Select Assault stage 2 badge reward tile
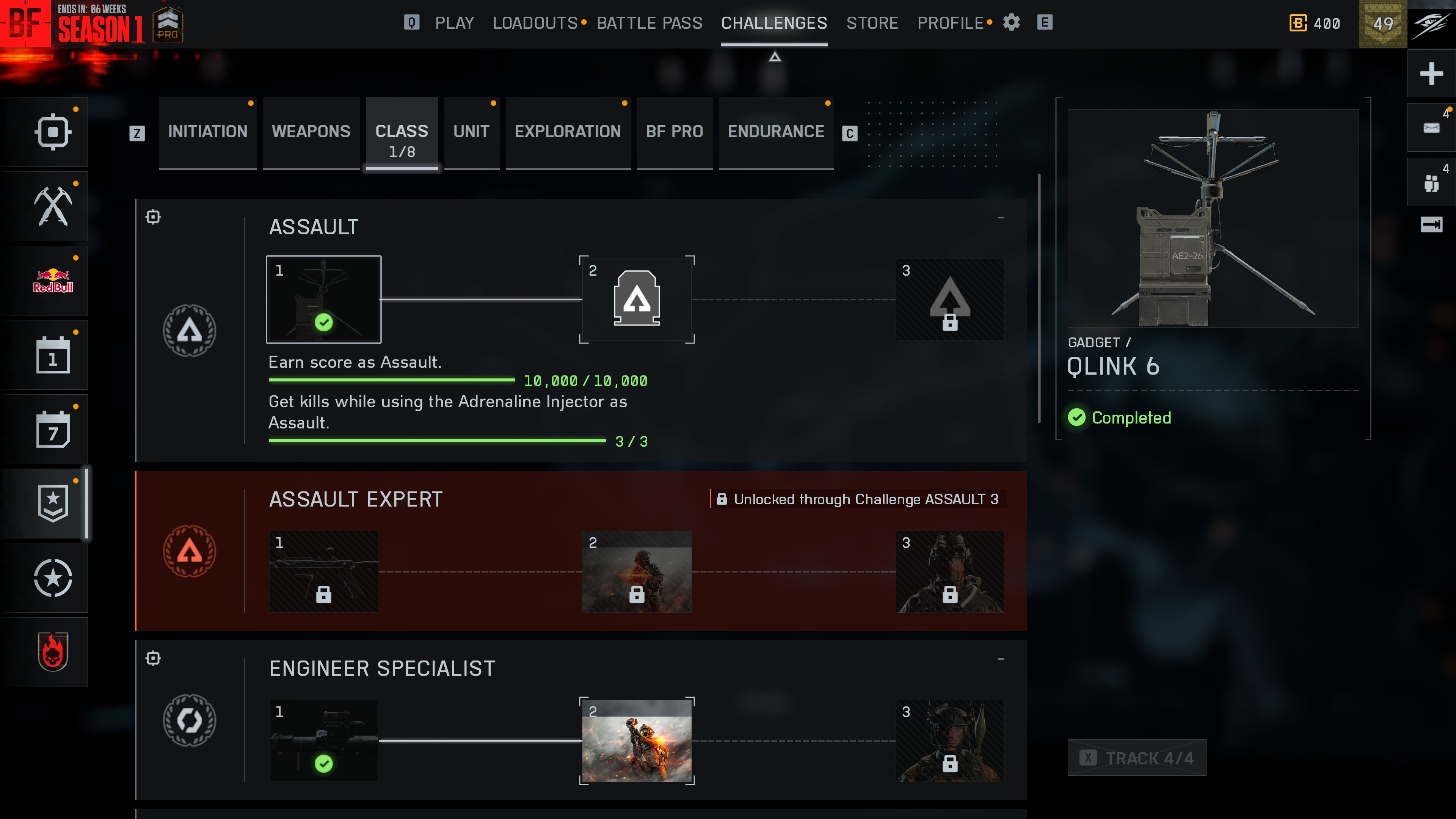 (x=637, y=300)
